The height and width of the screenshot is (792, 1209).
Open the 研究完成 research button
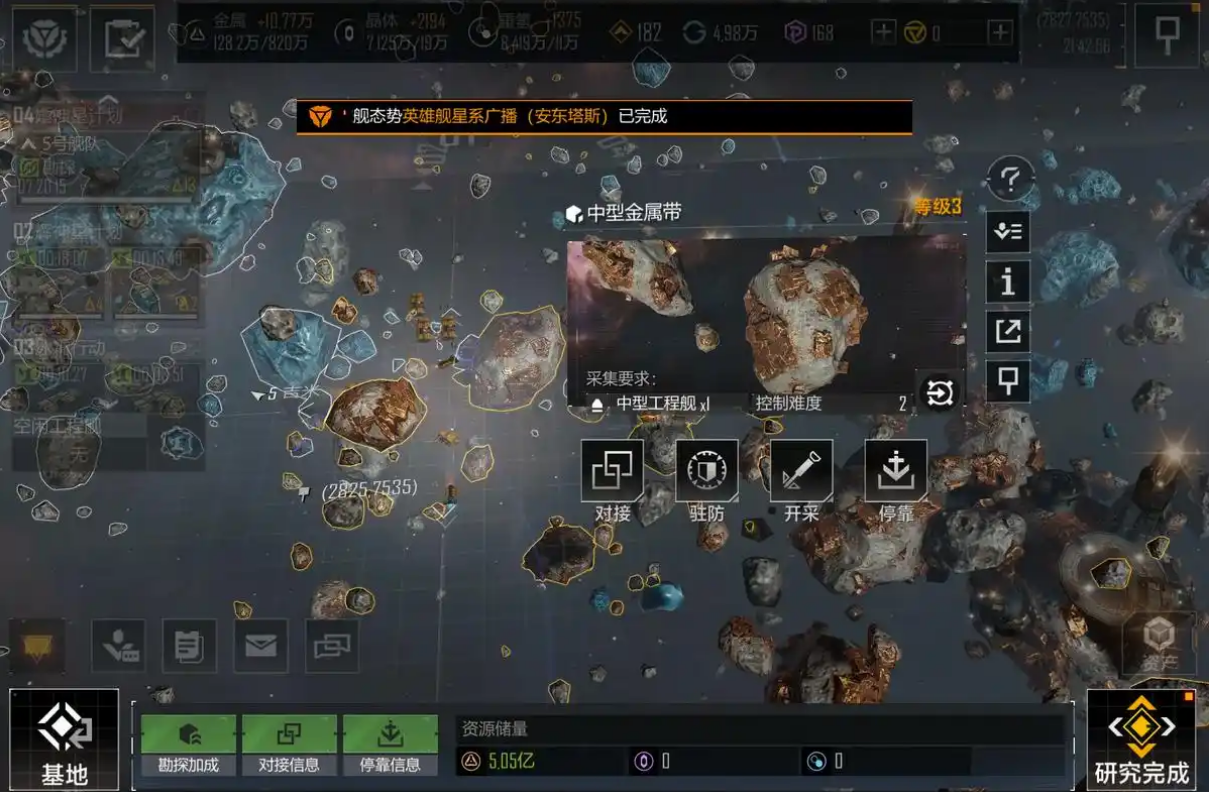click(1141, 740)
